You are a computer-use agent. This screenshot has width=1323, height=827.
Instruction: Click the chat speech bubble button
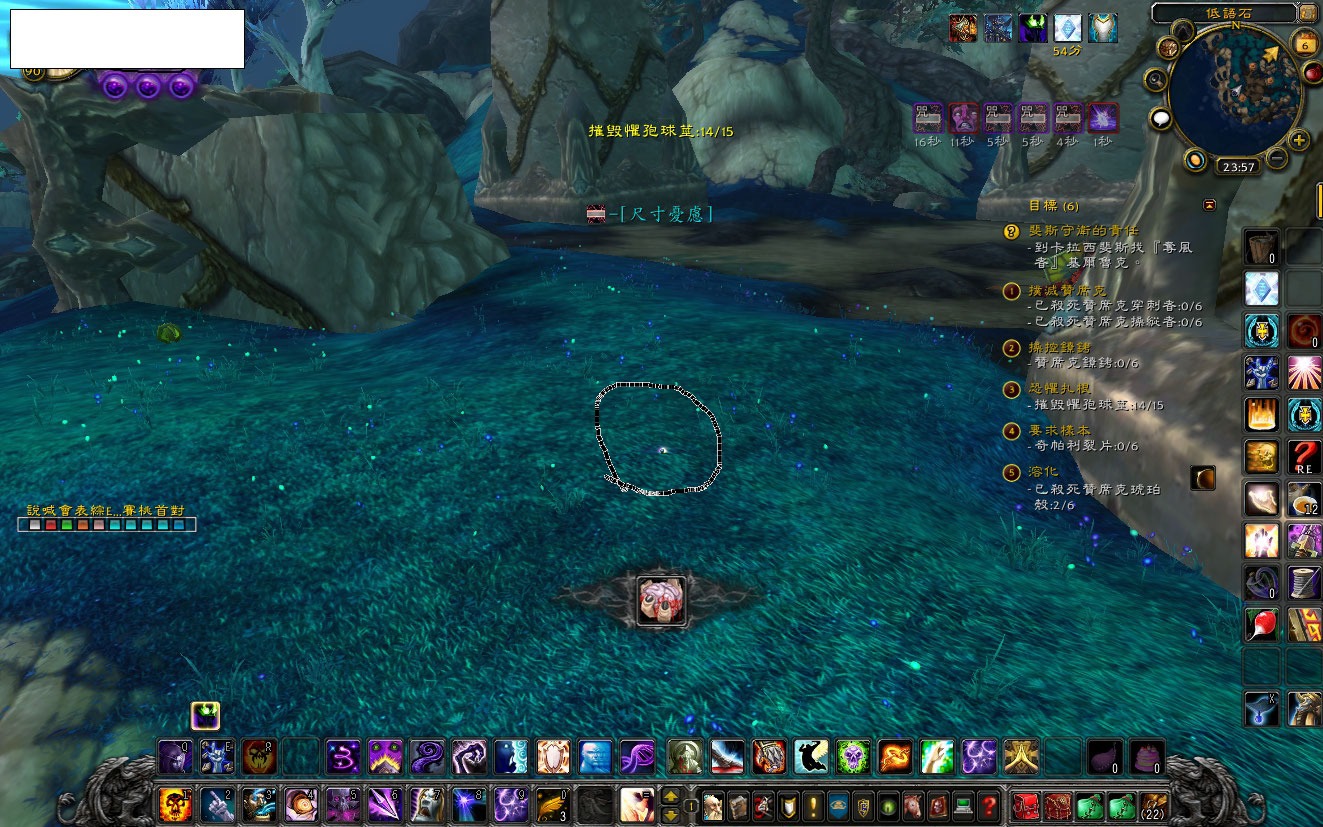(x=1161, y=120)
